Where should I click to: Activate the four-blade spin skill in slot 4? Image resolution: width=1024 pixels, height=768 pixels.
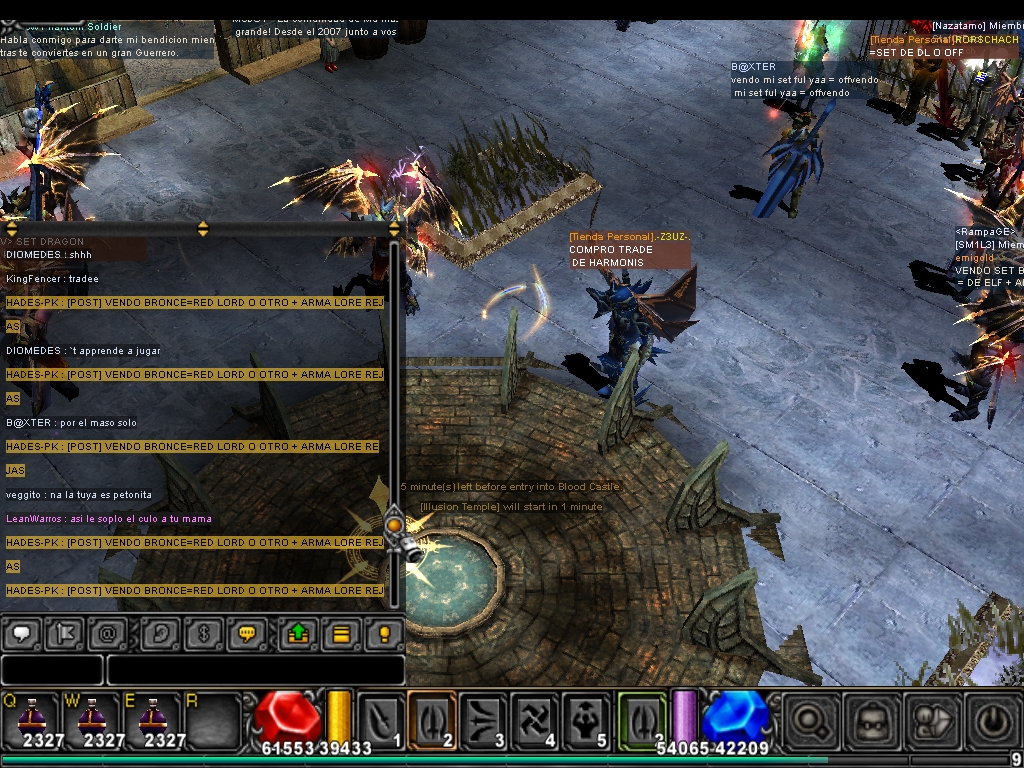(535, 719)
